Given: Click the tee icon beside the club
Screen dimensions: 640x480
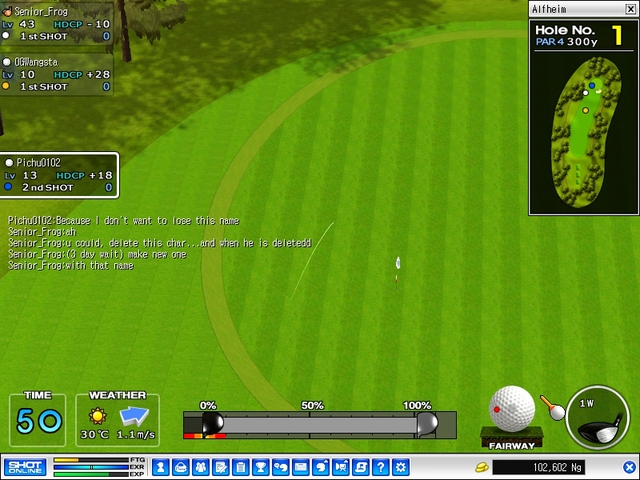Looking at the screenshot, I should (x=552, y=407).
